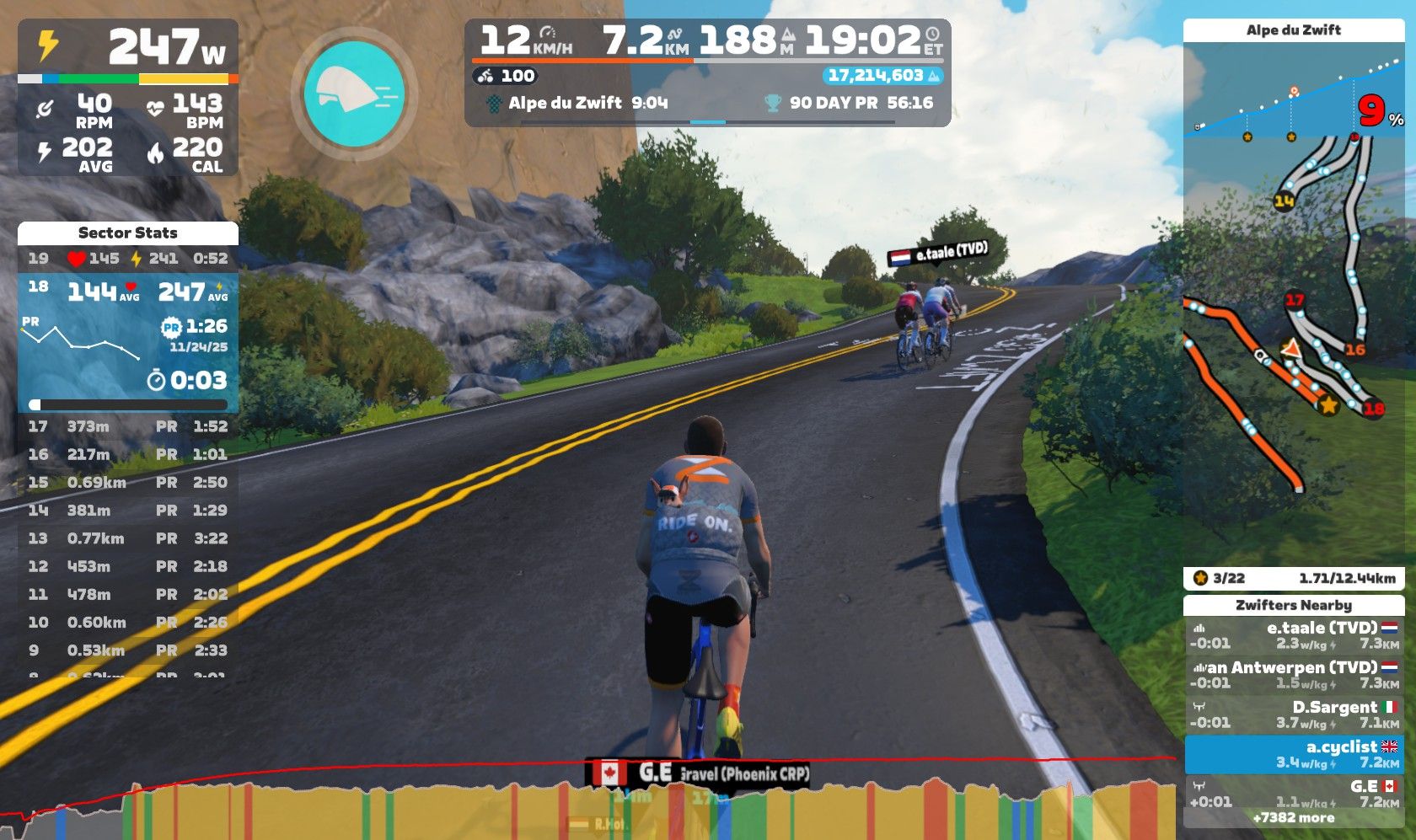The image size is (1416, 840).
Task: Select sector 13 row in Sector Stats
Action: pyautogui.click(x=128, y=538)
